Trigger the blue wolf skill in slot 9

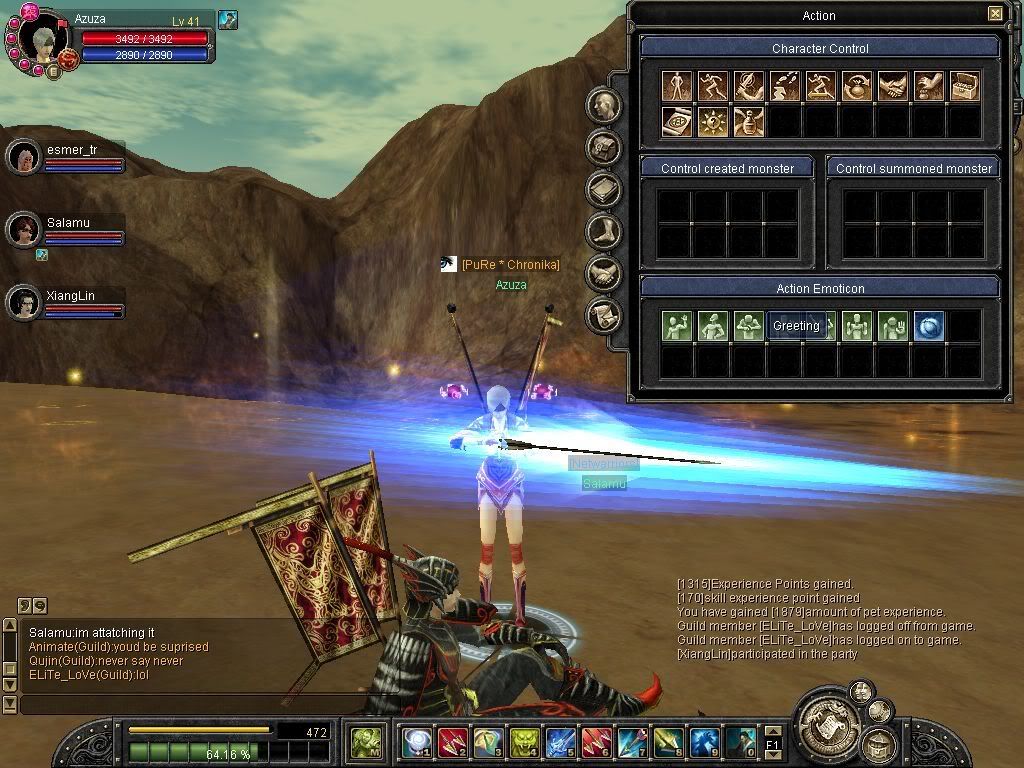[704, 741]
